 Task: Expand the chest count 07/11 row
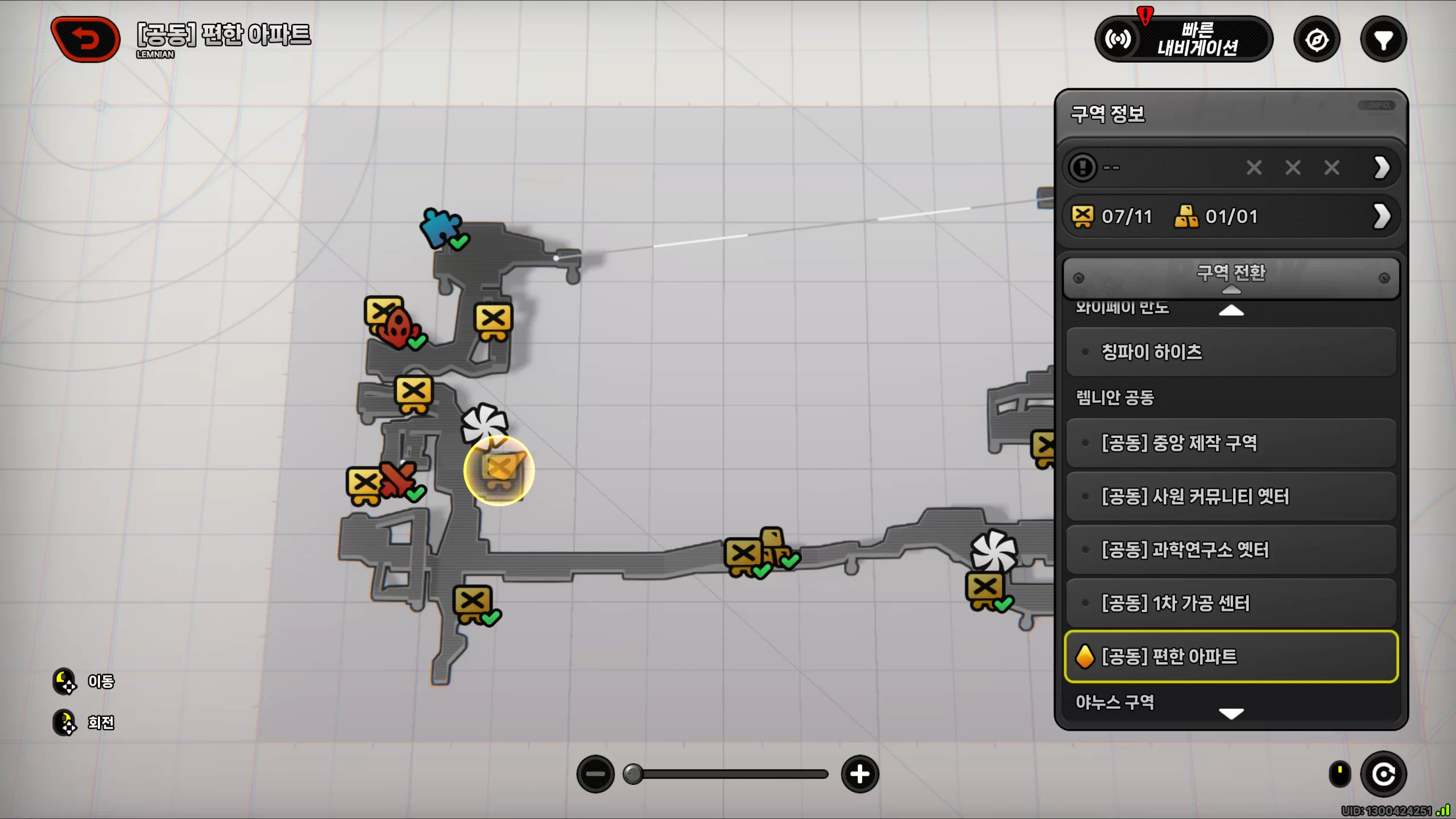coord(1231,217)
